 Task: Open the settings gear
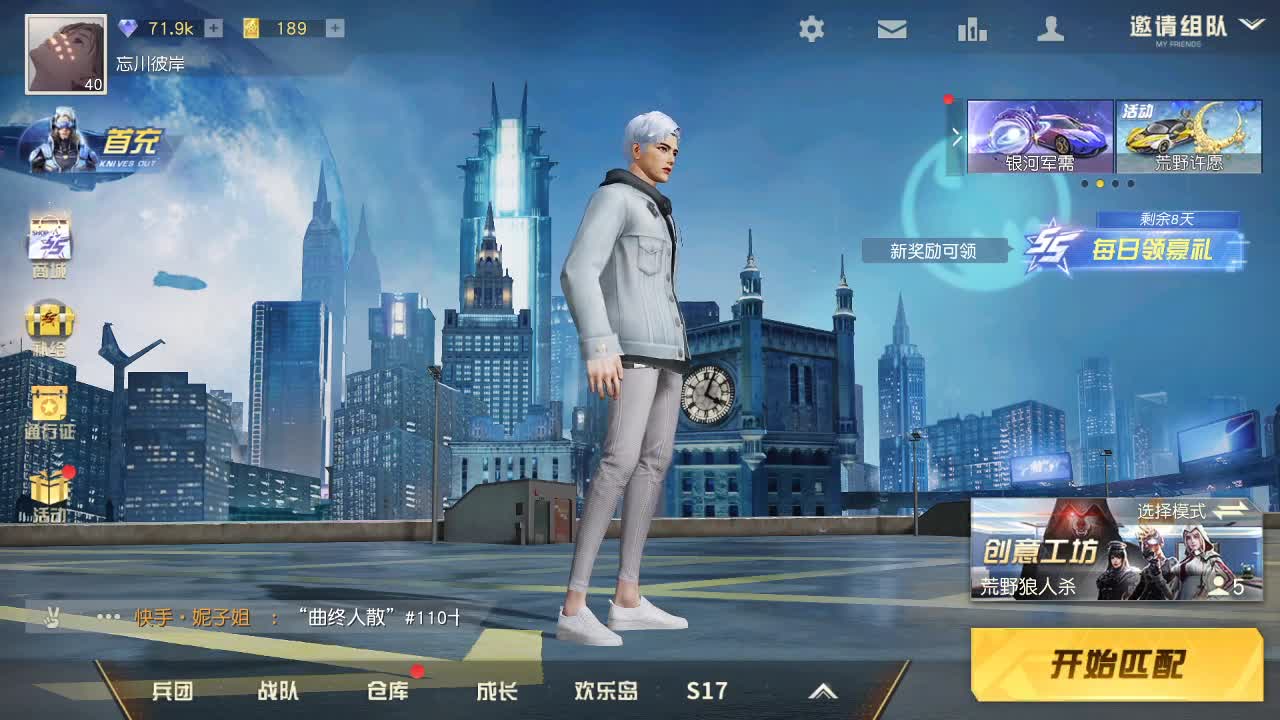(810, 30)
